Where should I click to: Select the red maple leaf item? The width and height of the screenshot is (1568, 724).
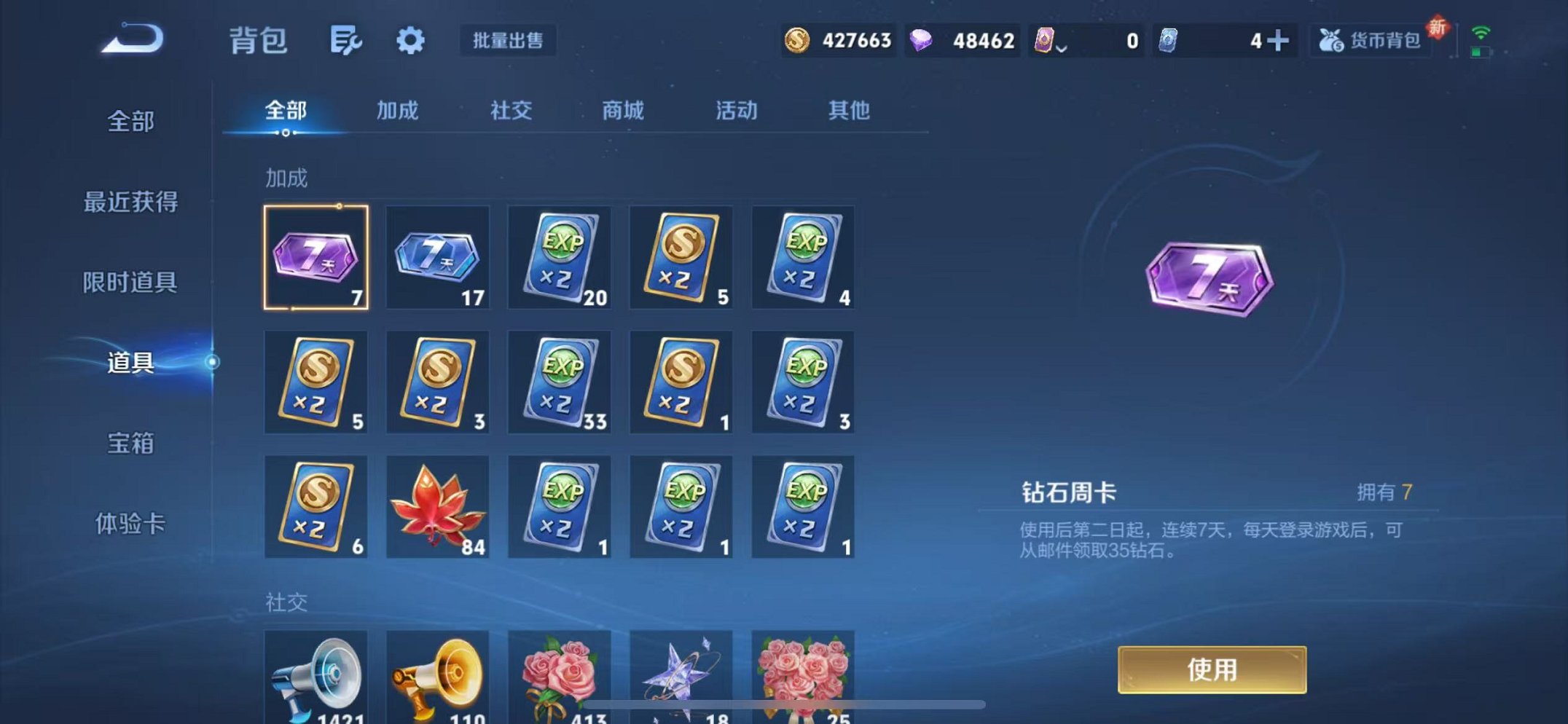pyautogui.click(x=437, y=506)
